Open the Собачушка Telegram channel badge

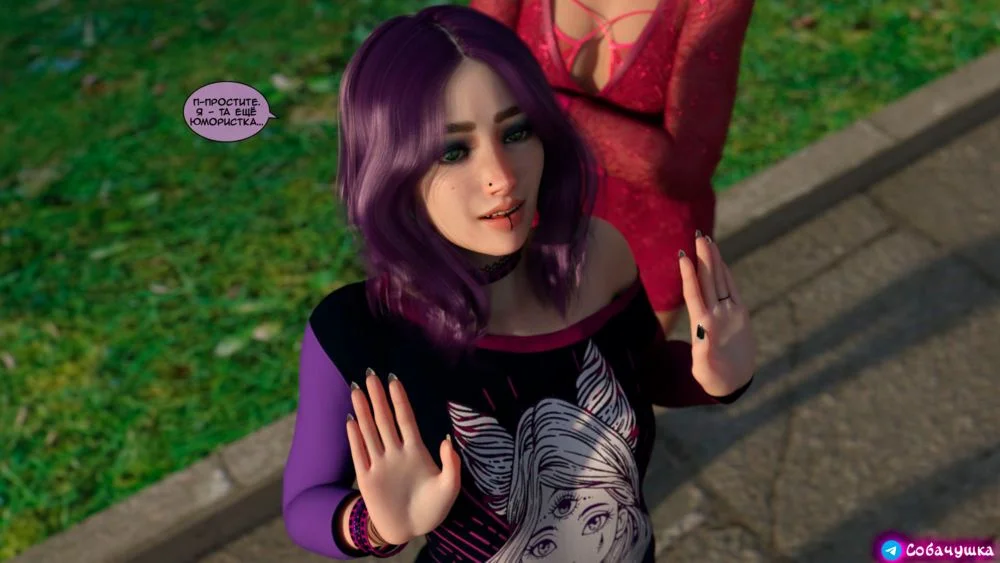click(x=937, y=549)
